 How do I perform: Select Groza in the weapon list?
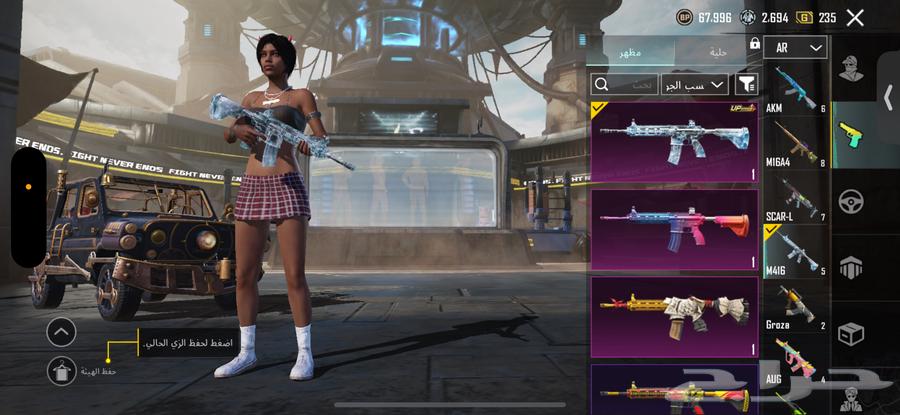(x=796, y=308)
